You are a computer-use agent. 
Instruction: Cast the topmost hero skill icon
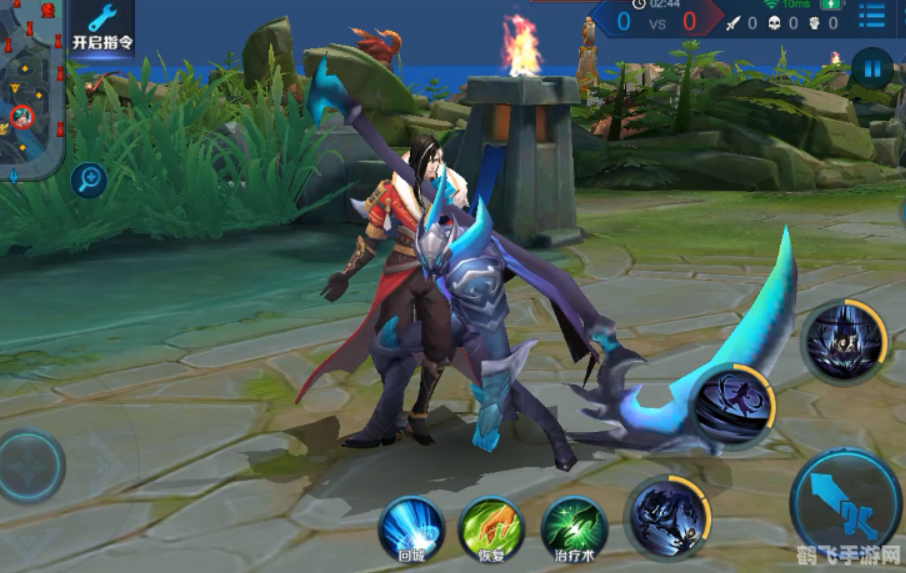[x=843, y=341]
